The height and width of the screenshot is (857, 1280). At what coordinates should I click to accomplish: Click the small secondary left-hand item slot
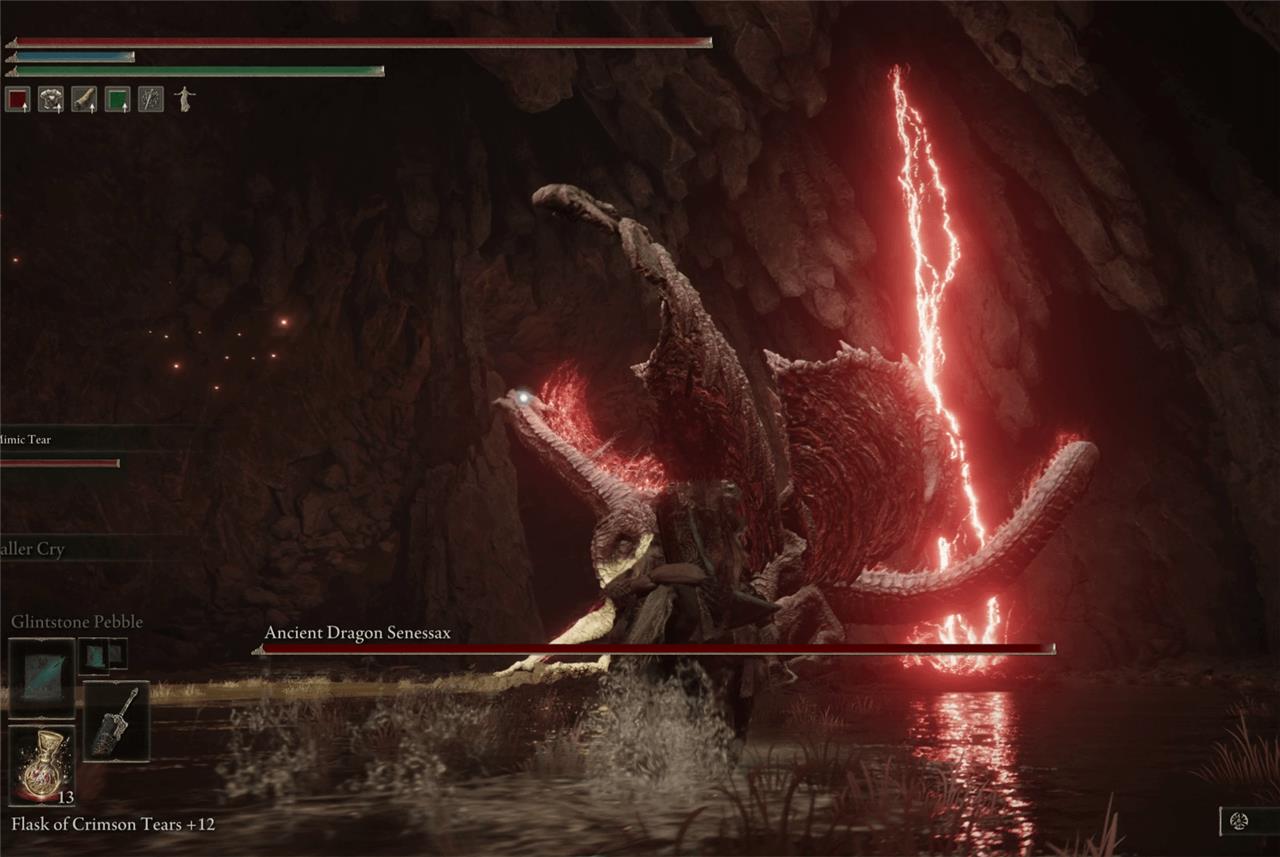102,654
